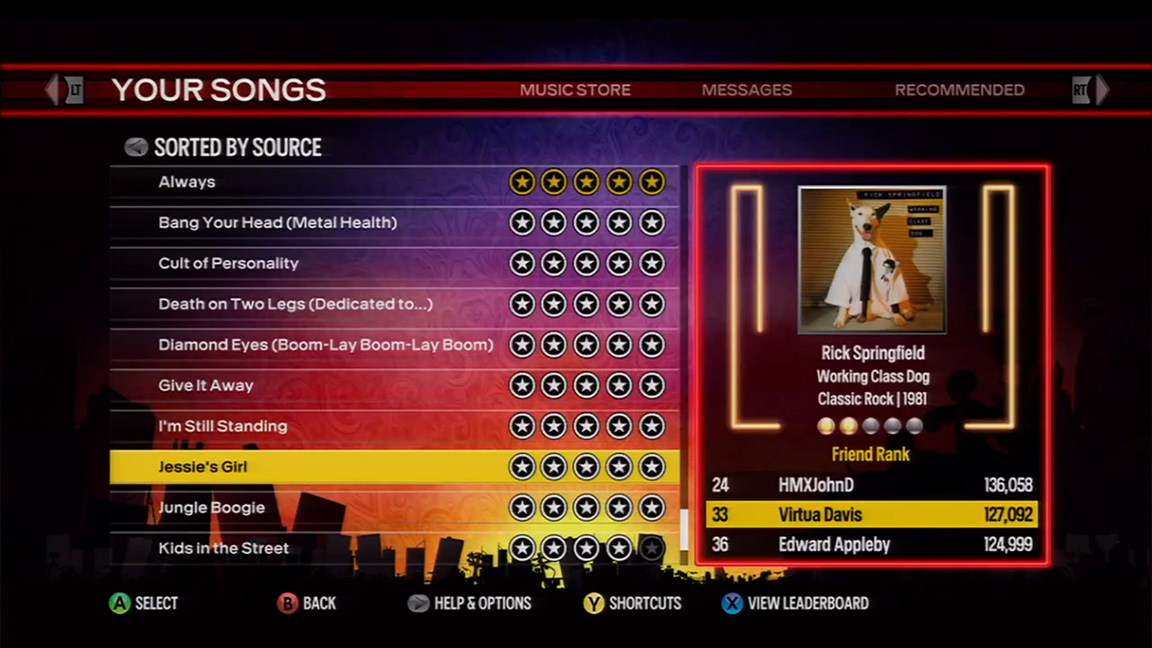Image resolution: width=1152 pixels, height=648 pixels.
Task: Click the Working Class Dog album cover
Action: tap(871, 260)
